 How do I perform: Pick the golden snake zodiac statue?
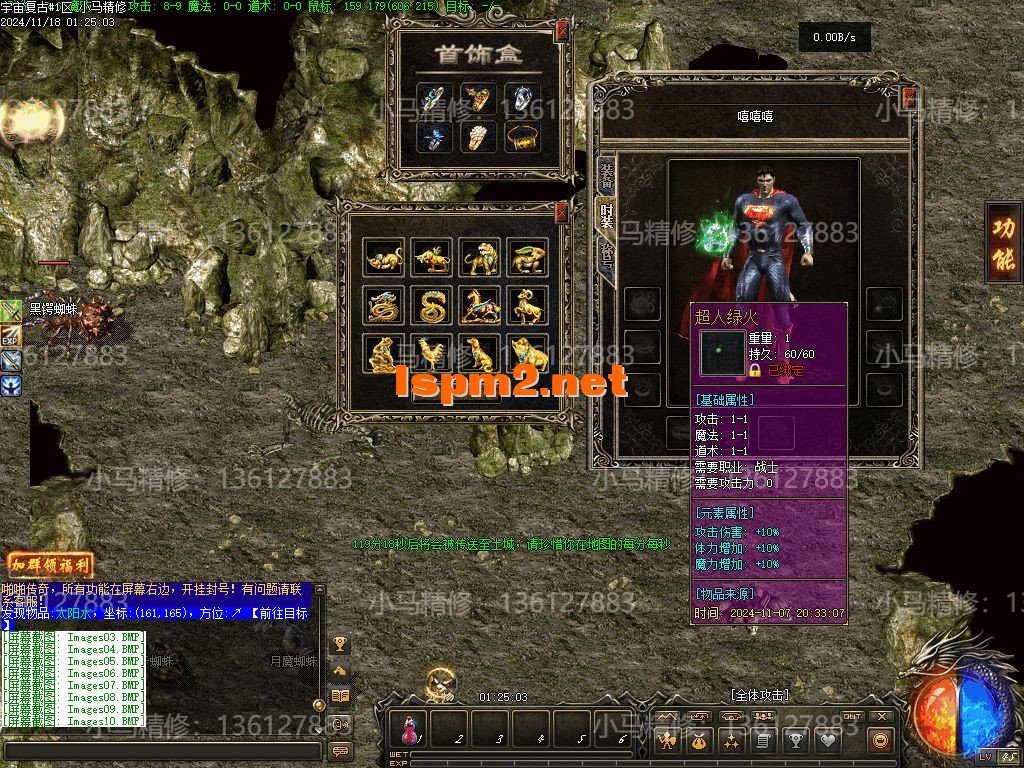pos(431,305)
